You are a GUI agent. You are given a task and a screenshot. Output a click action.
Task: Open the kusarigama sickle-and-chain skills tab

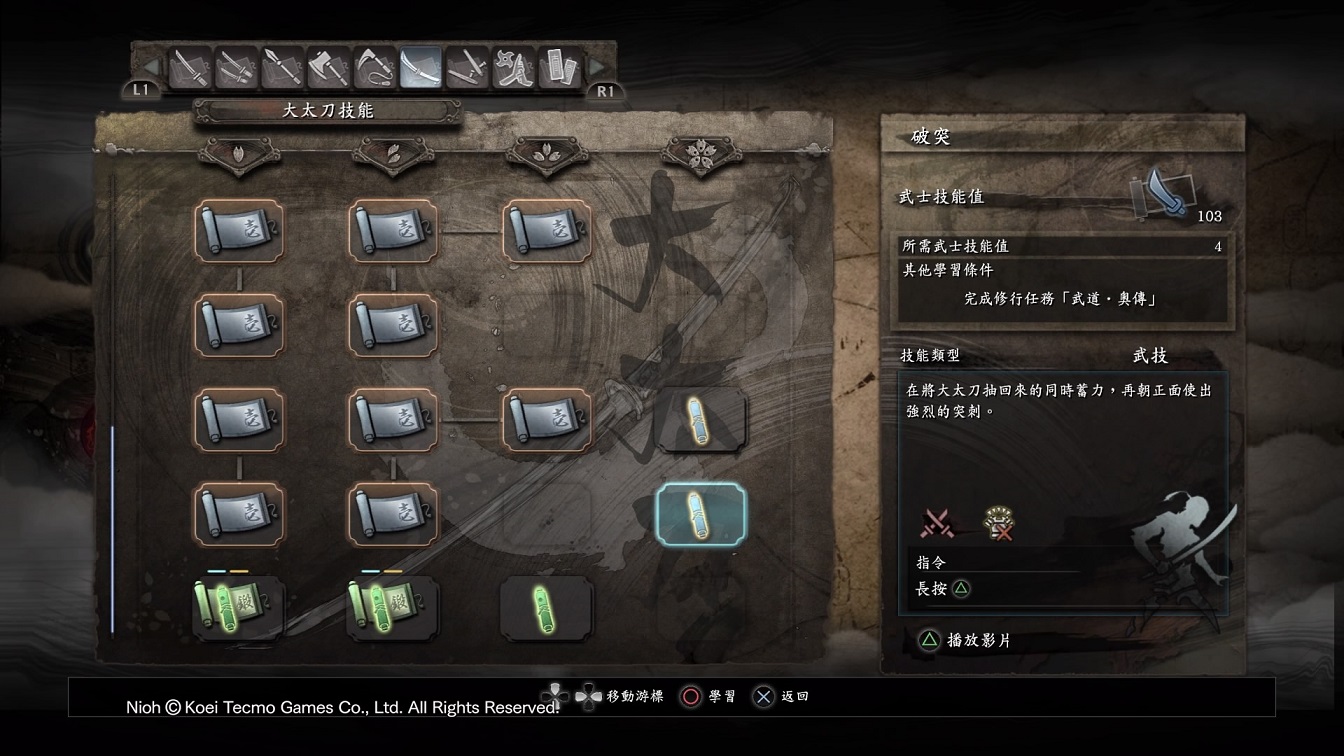tap(374, 68)
